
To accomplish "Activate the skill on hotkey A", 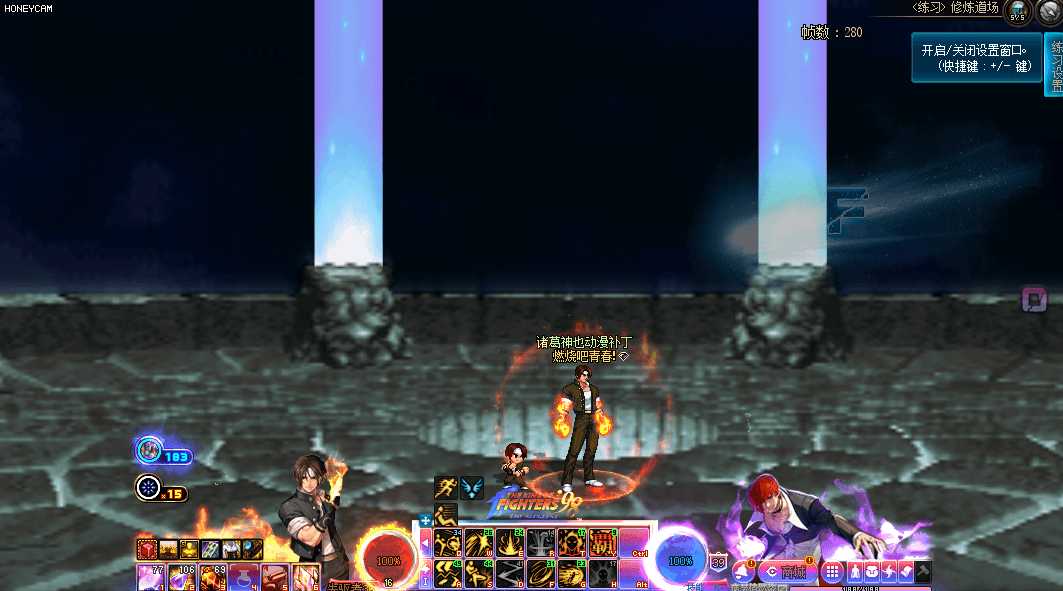I will click(x=446, y=574).
